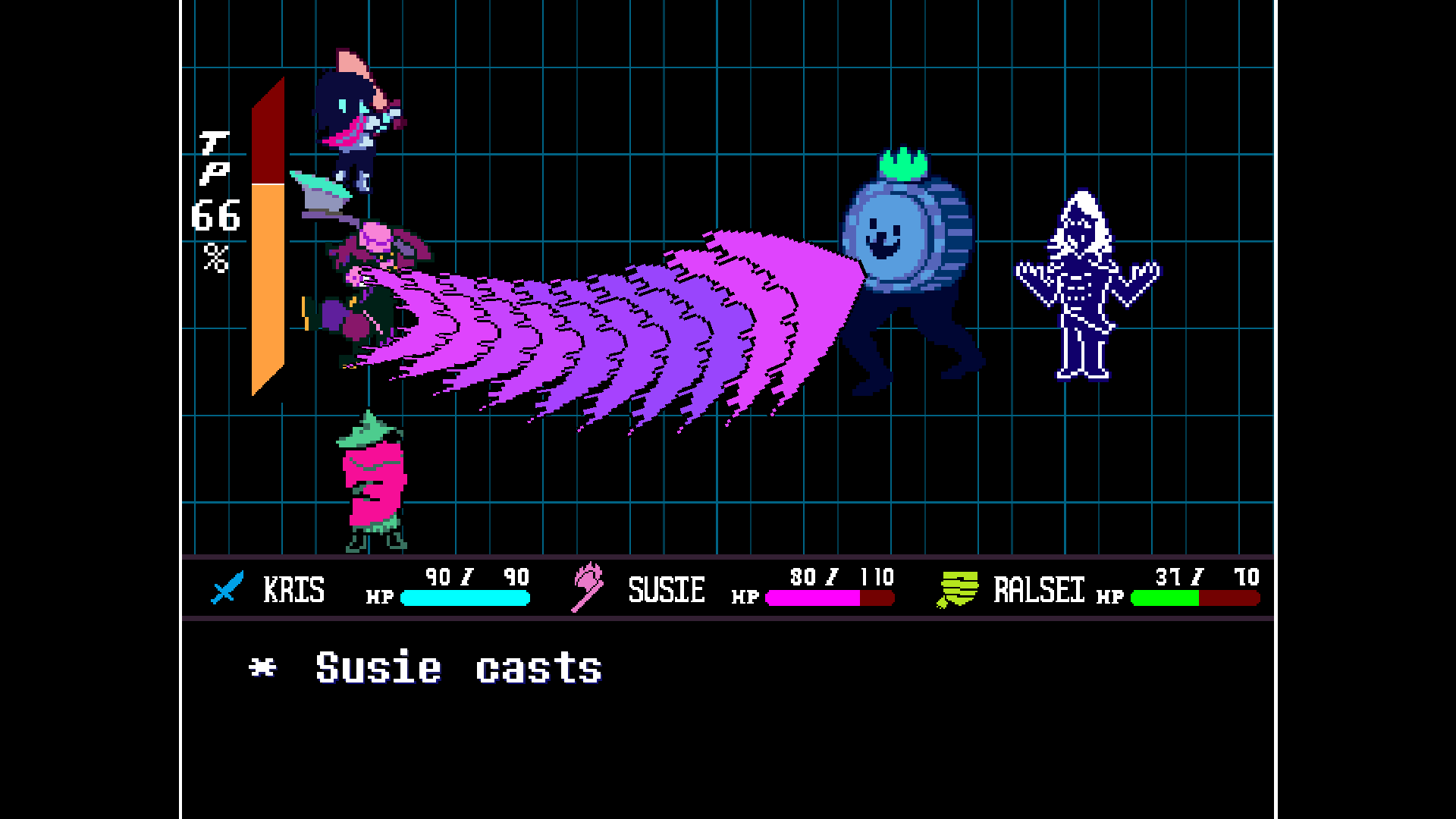Select the SUSIE name label in the status bar
Viewport: 1456px width, 819px height.
tap(665, 589)
